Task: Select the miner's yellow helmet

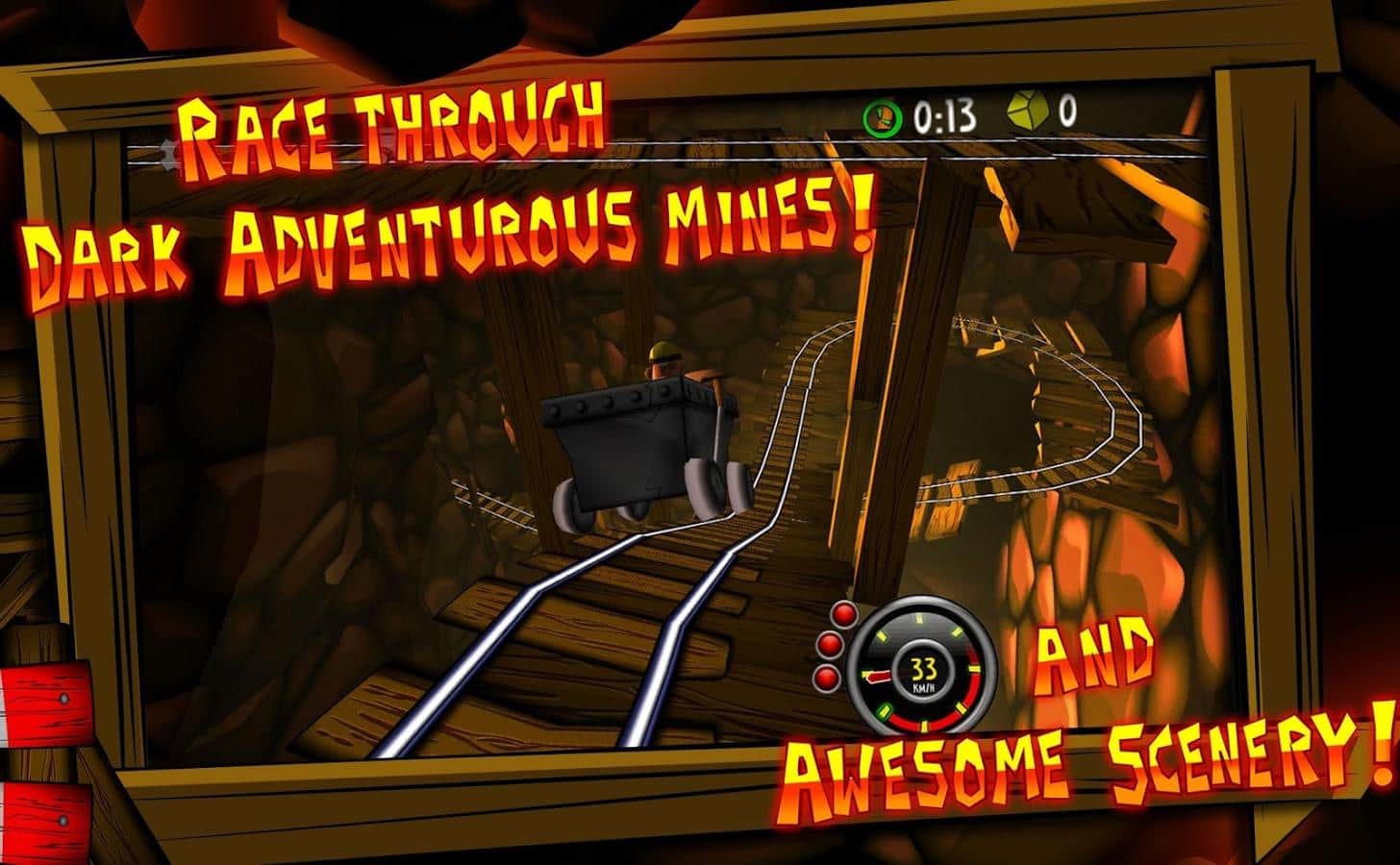Action: tap(662, 352)
